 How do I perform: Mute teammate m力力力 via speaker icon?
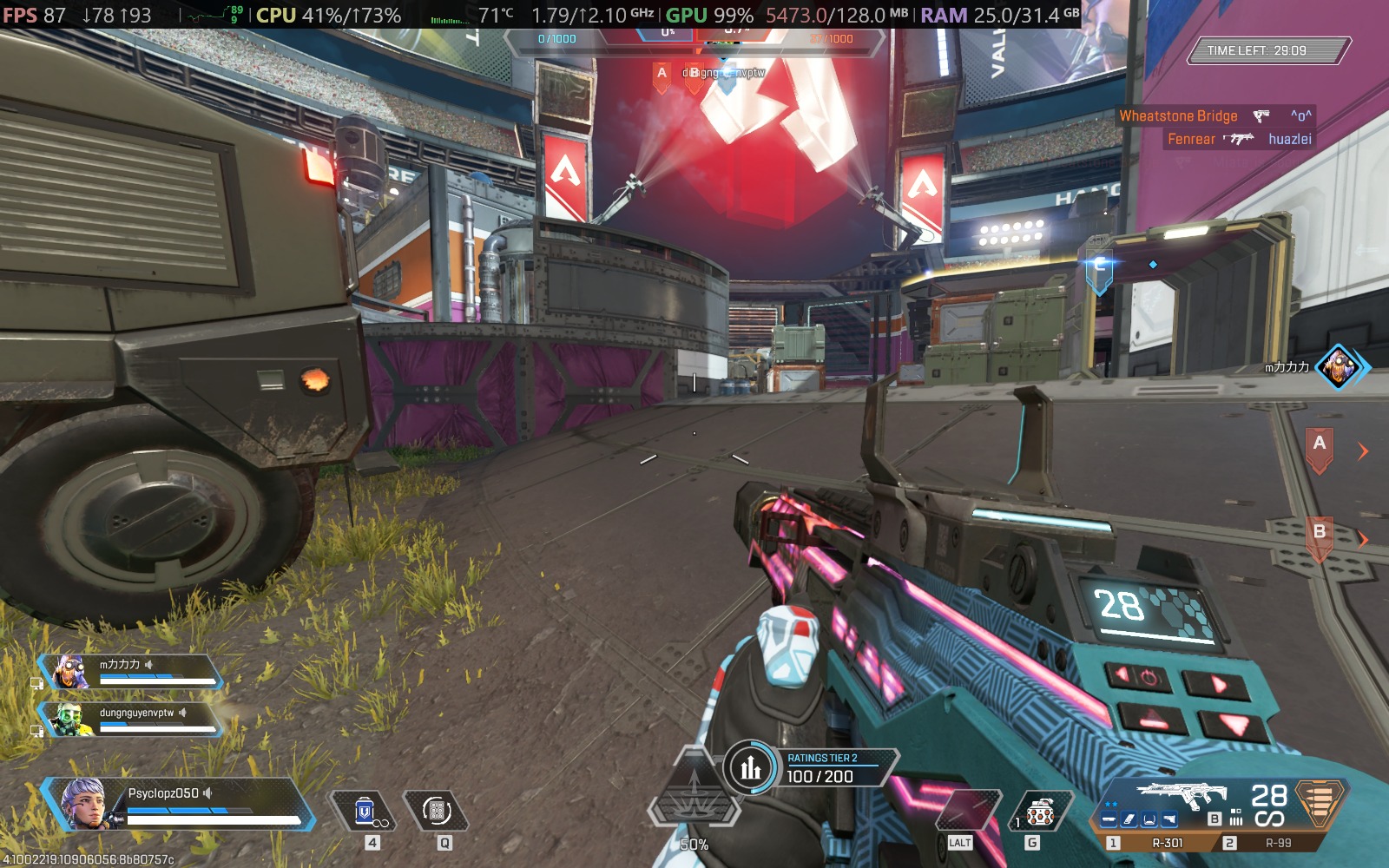[148, 665]
